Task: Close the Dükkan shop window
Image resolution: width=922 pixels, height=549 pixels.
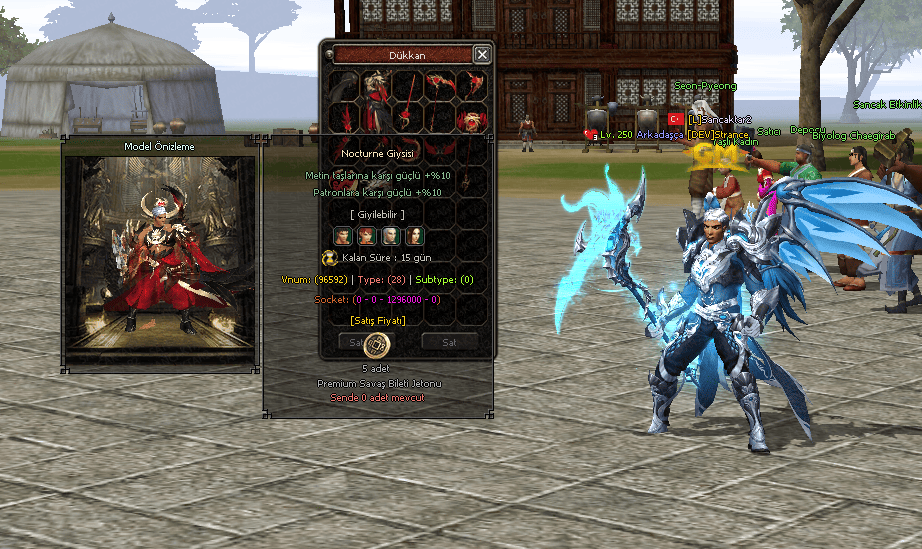Action: coord(482,55)
